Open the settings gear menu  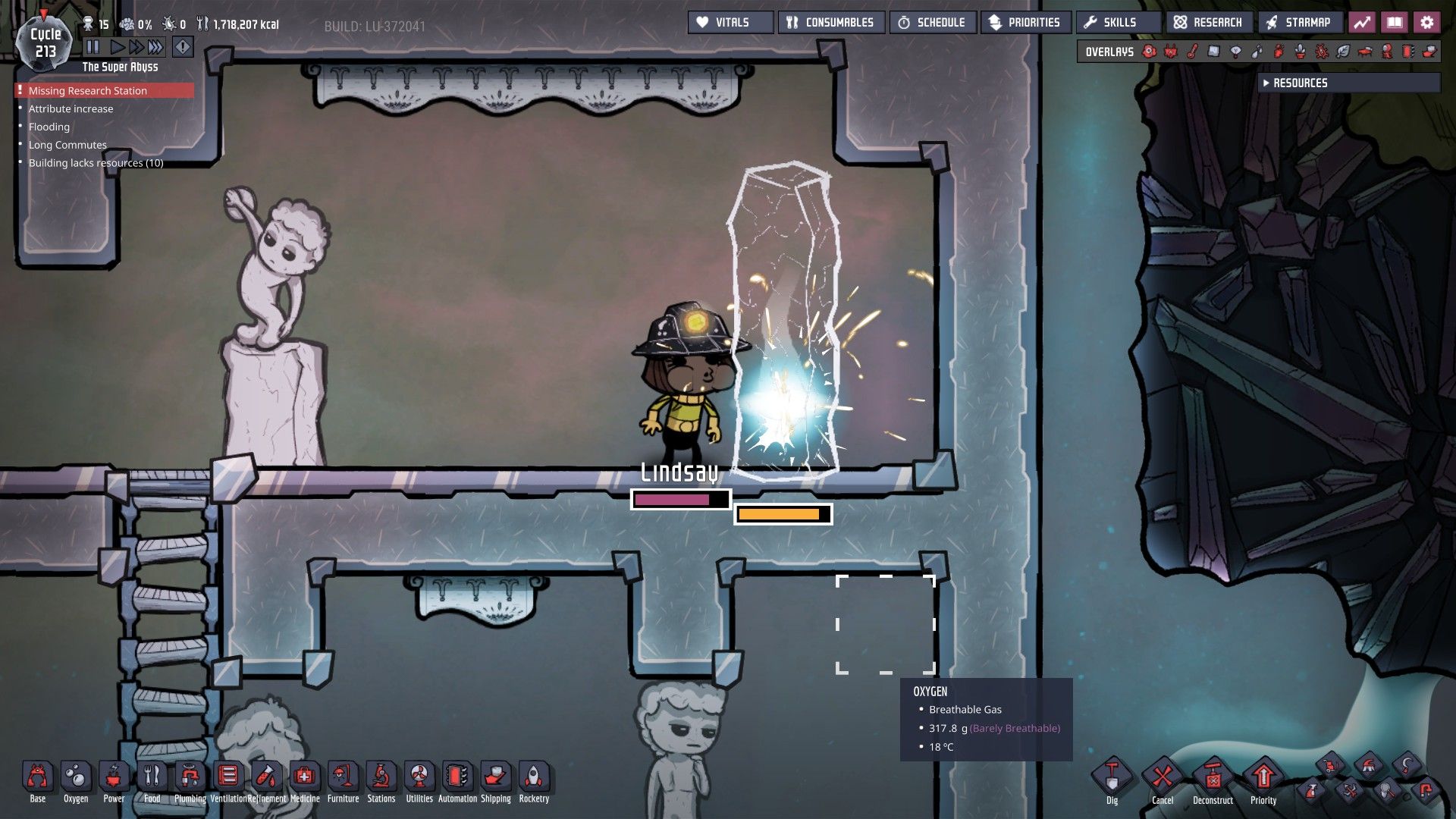tap(1427, 23)
